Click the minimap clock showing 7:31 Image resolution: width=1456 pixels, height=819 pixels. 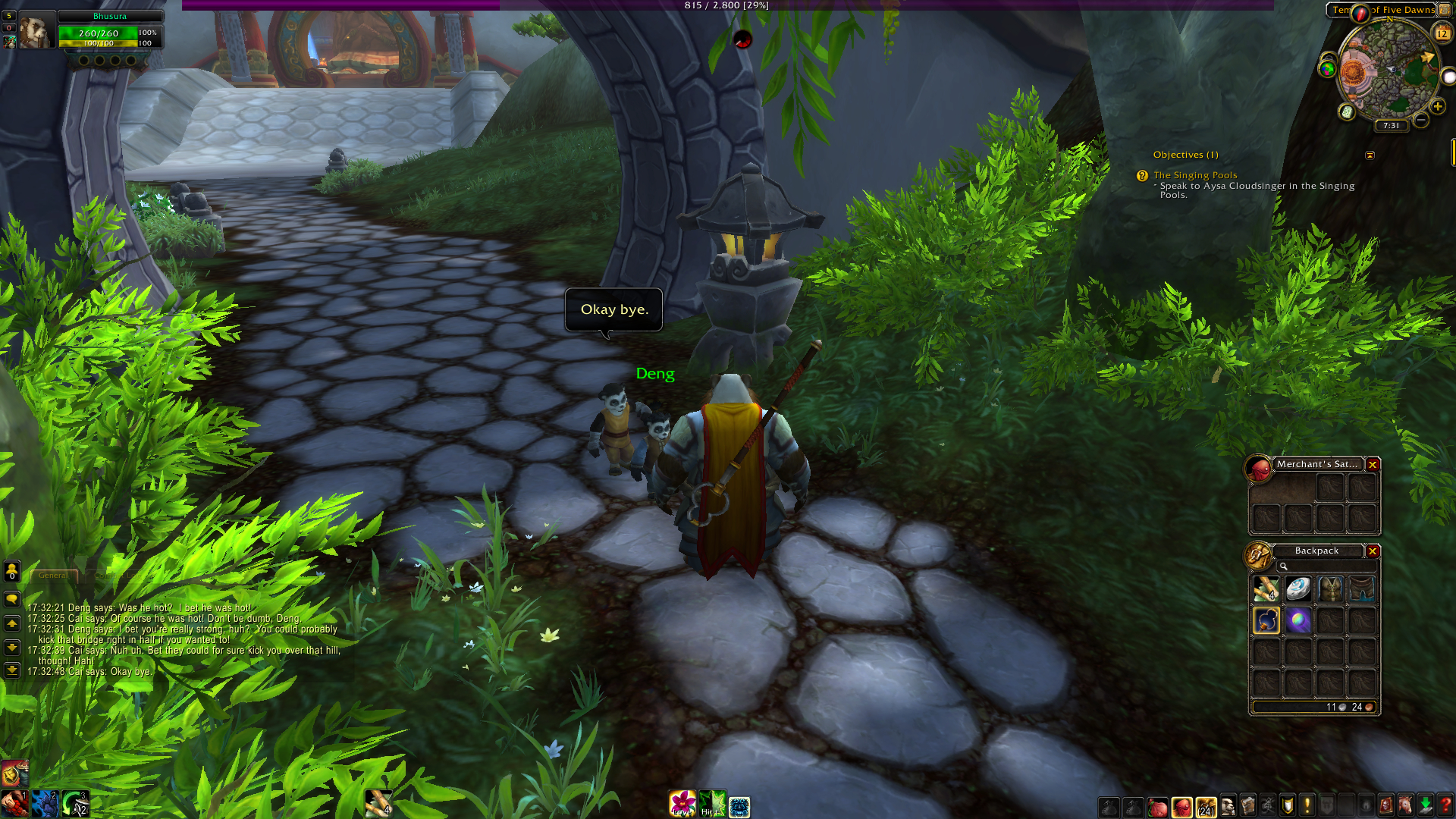1391,126
